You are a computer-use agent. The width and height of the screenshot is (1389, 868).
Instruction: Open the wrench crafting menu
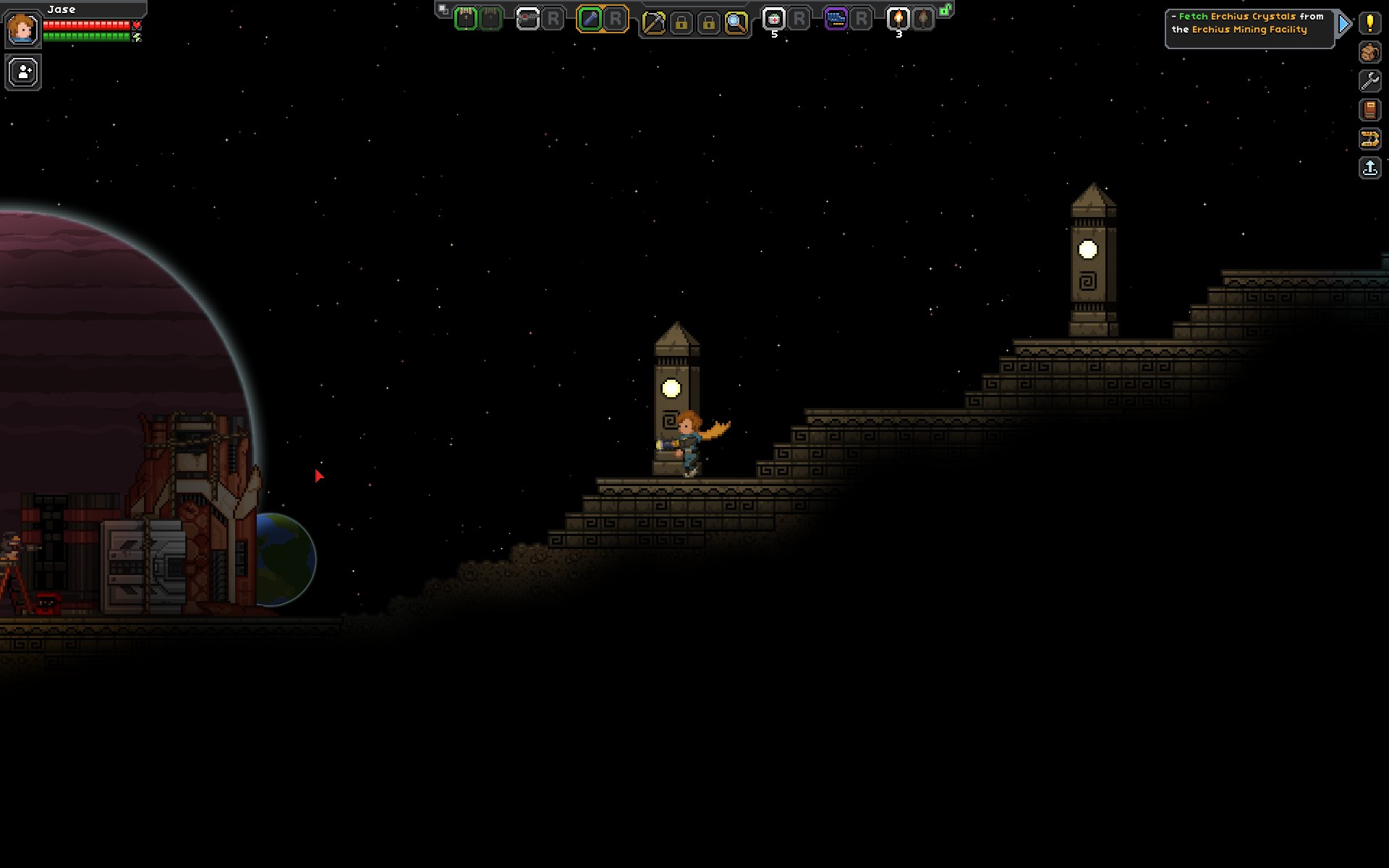click(x=1369, y=81)
